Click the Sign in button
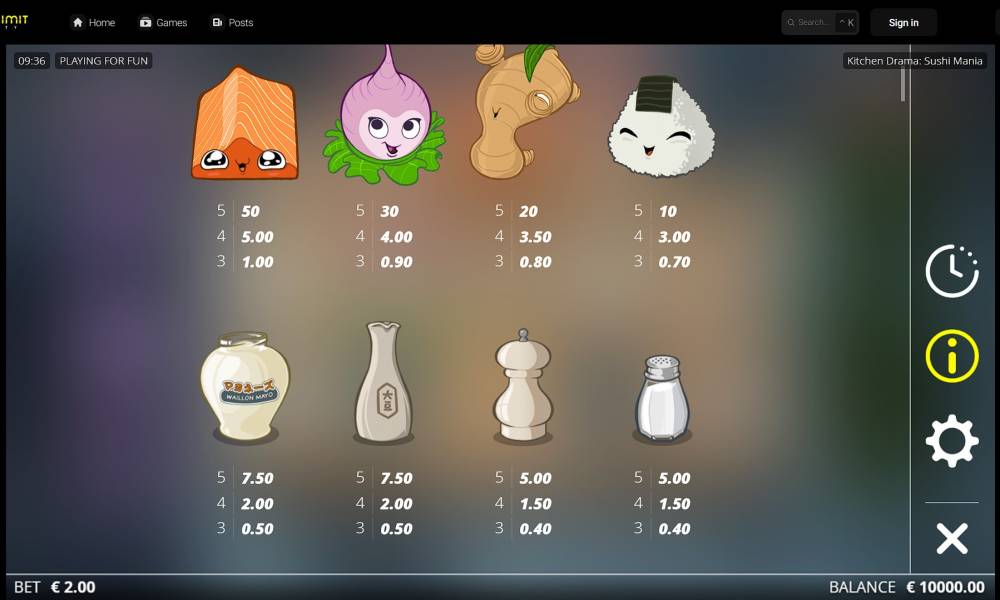The width and height of the screenshot is (1000, 600). pos(903,22)
